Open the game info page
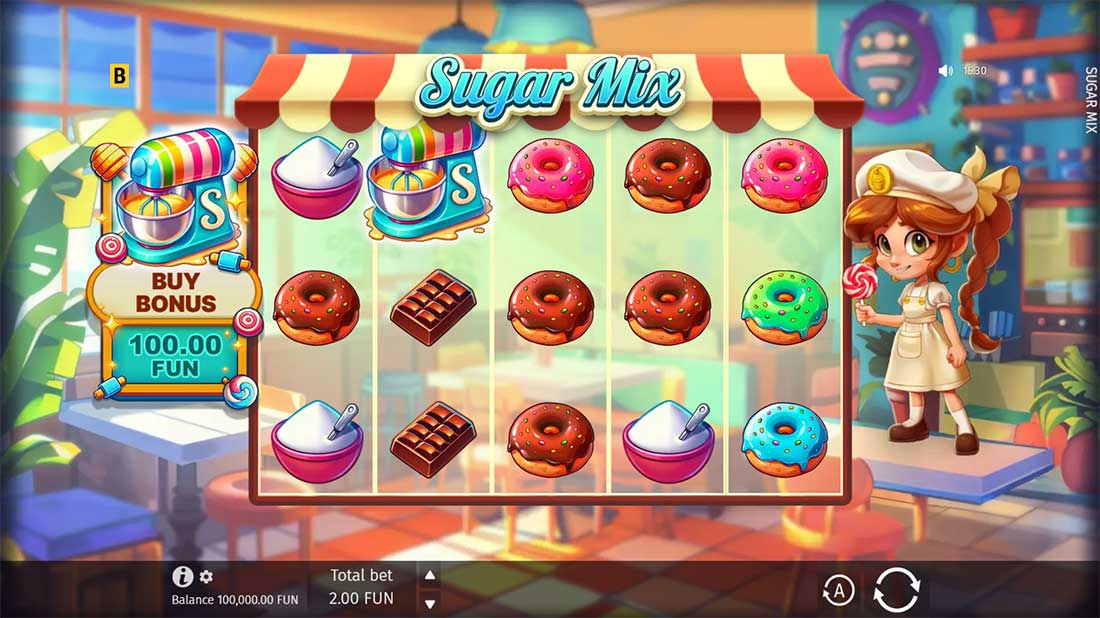The height and width of the screenshot is (618, 1100). point(182,576)
